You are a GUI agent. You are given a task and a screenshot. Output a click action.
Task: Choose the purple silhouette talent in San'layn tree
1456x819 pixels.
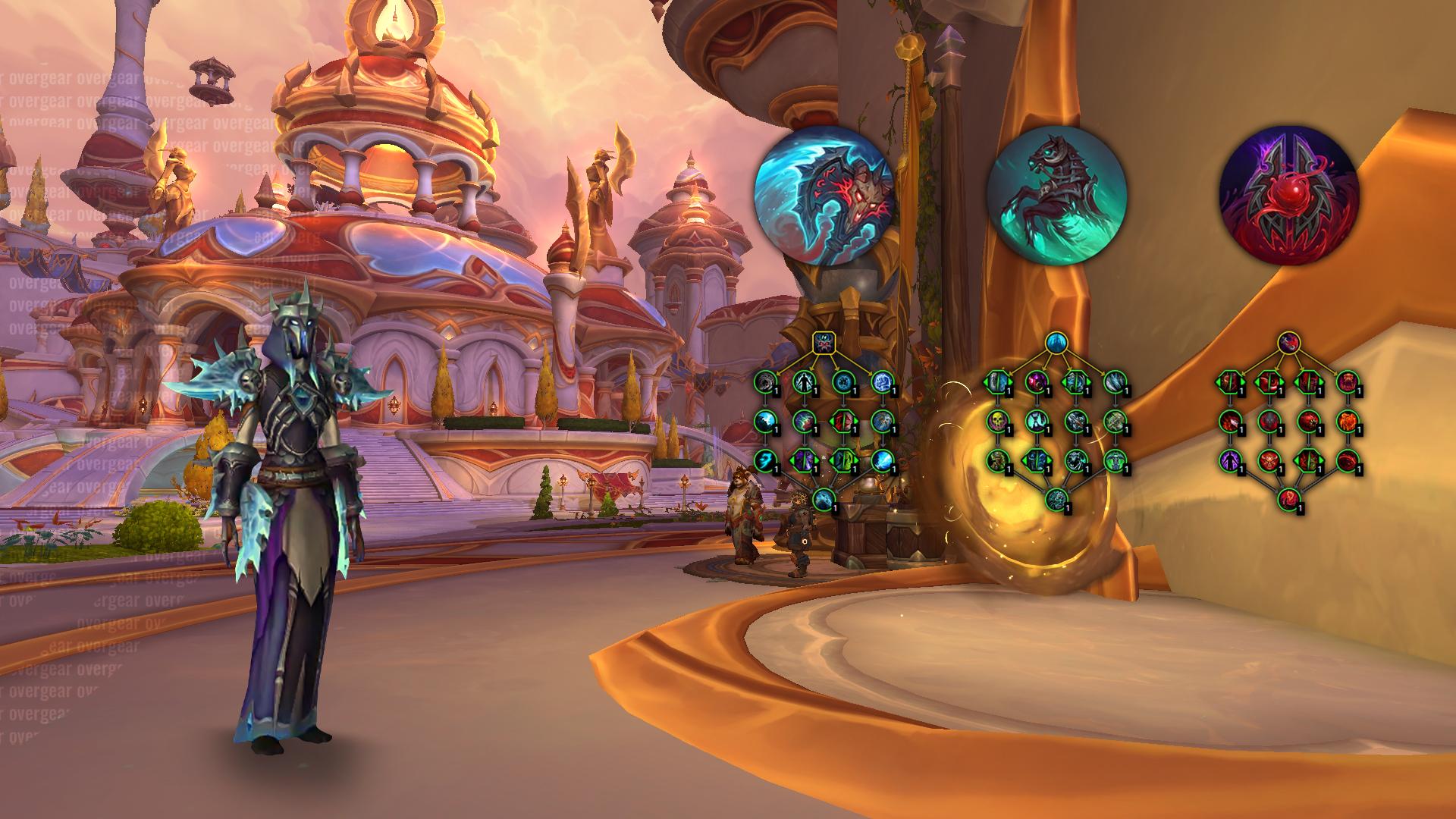(1228, 460)
